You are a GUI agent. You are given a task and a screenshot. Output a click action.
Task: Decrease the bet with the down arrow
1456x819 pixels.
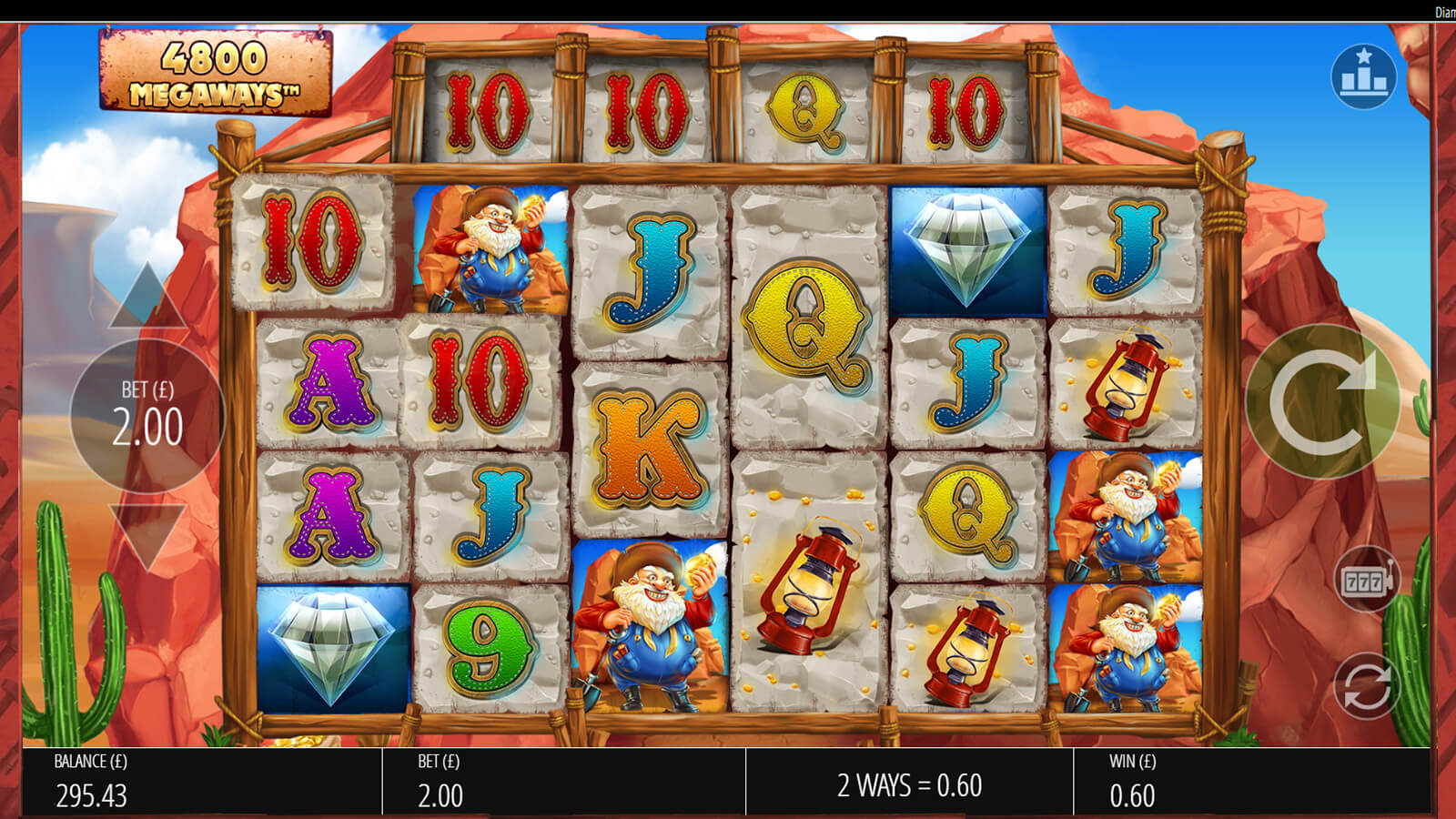[146, 535]
